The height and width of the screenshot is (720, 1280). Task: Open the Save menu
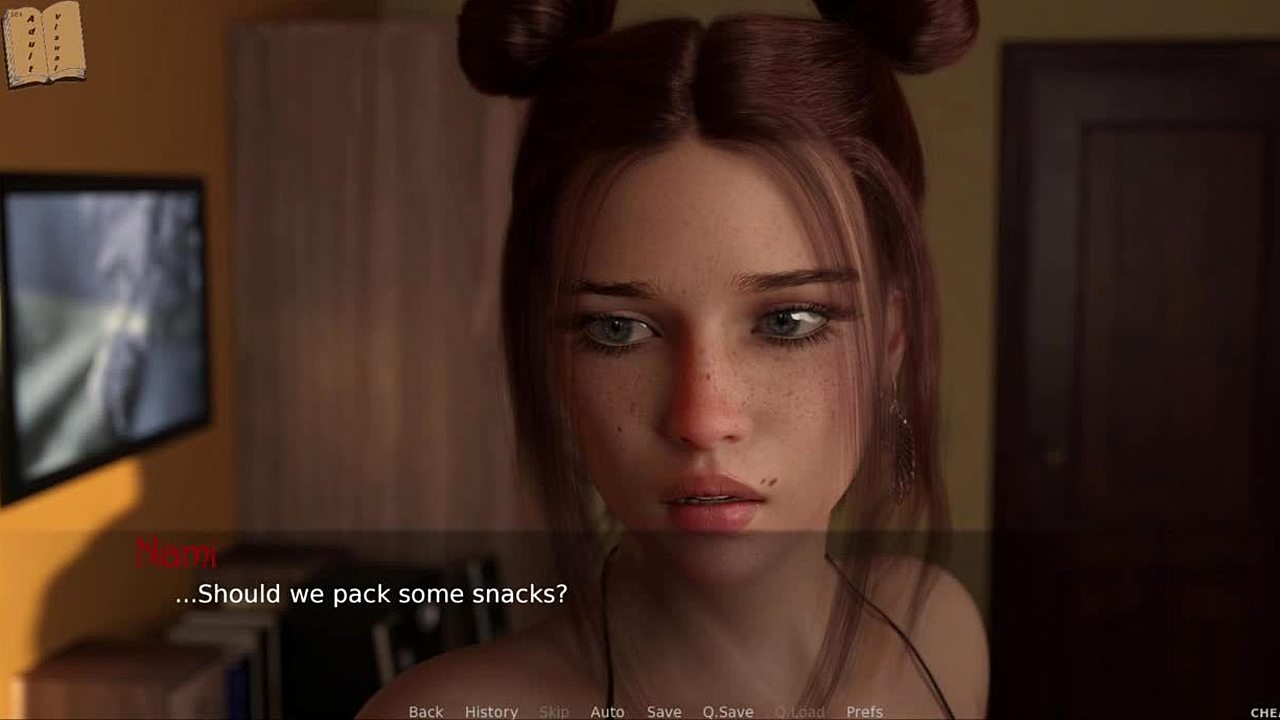(x=664, y=712)
